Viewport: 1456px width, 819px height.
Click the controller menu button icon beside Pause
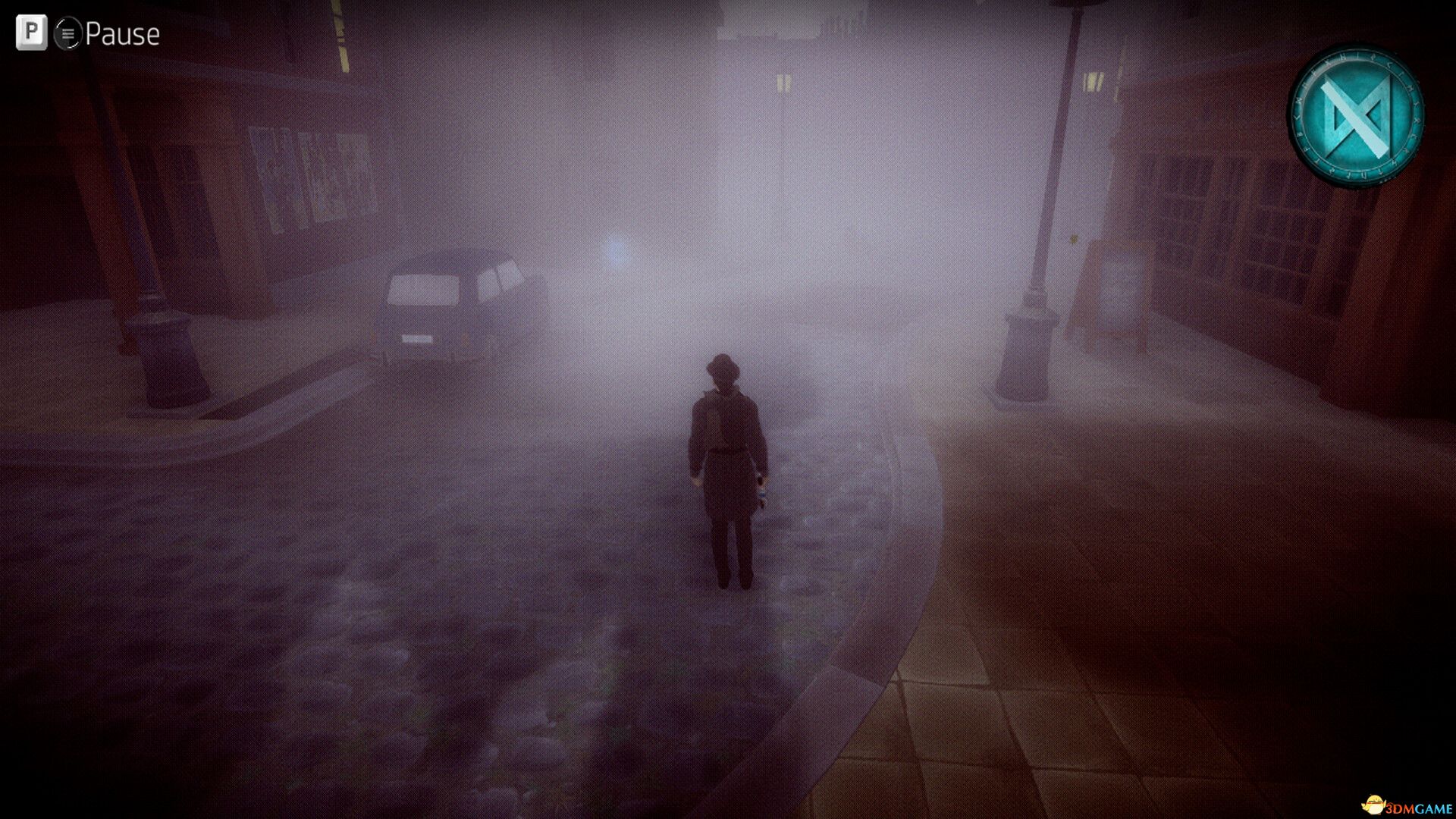tap(67, 33)
